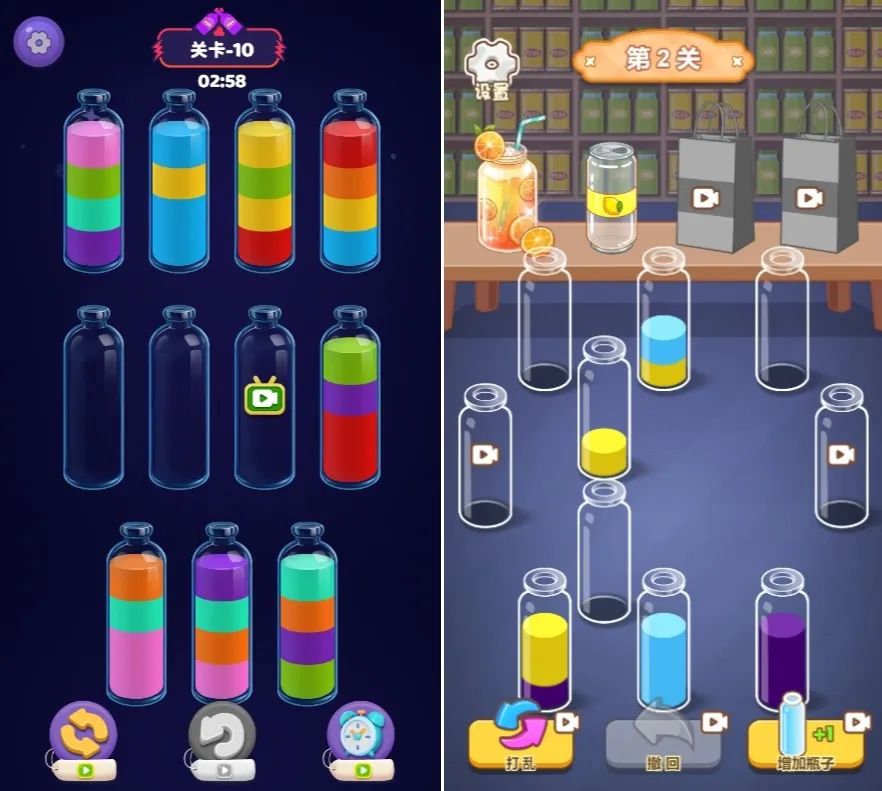Select the bottle holding only blue liquid
Screen dimensions: 882x791
663,650
